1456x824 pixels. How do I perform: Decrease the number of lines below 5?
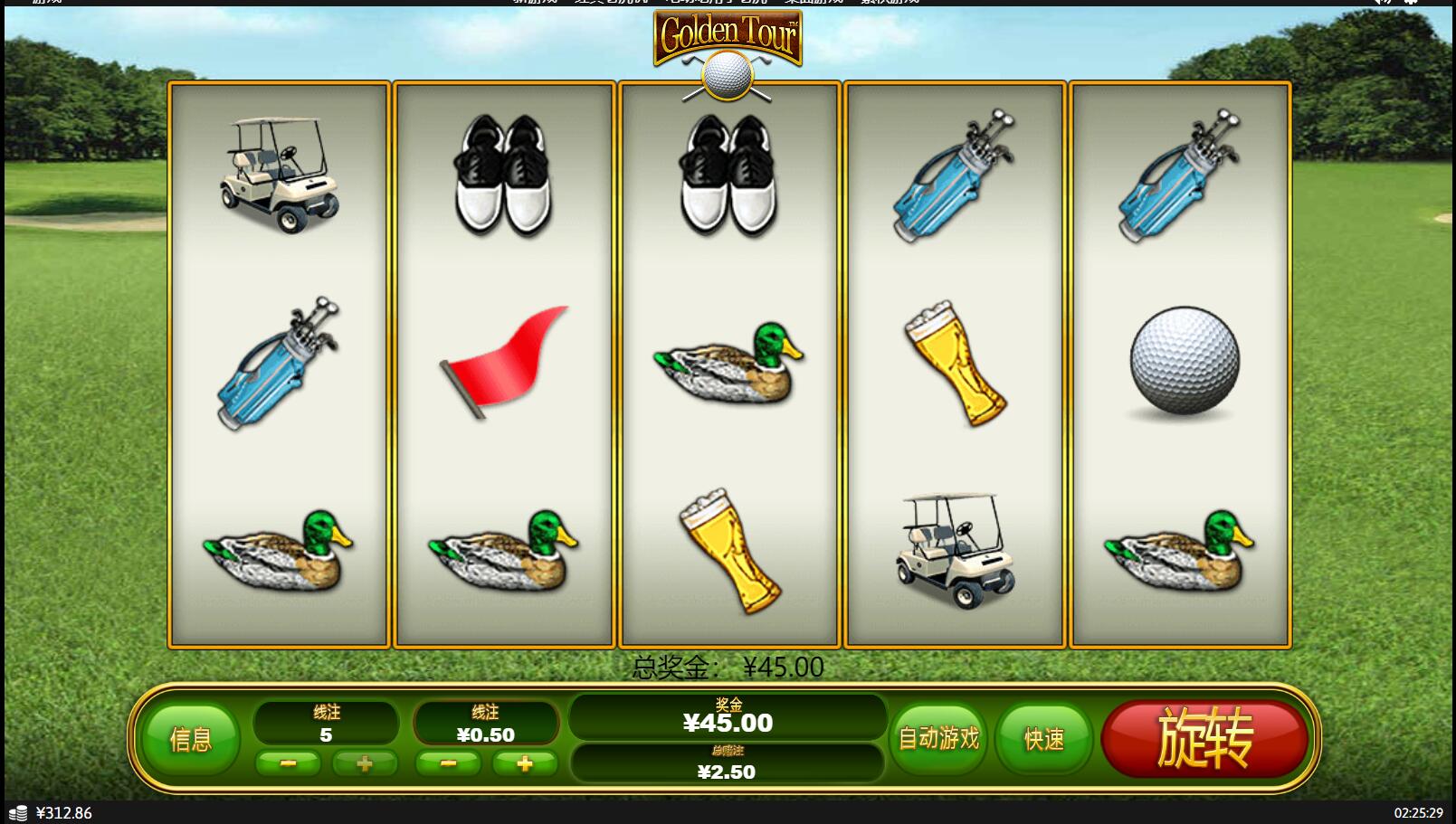click(x=288, y=764)
